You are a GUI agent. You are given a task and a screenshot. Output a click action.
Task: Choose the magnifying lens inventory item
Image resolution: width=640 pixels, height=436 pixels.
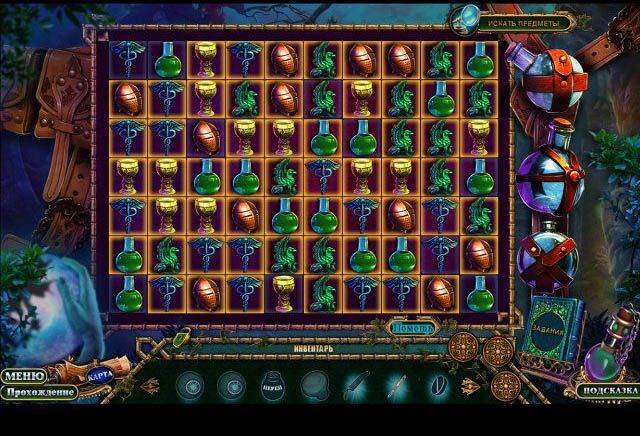click(x=316, y=384)
